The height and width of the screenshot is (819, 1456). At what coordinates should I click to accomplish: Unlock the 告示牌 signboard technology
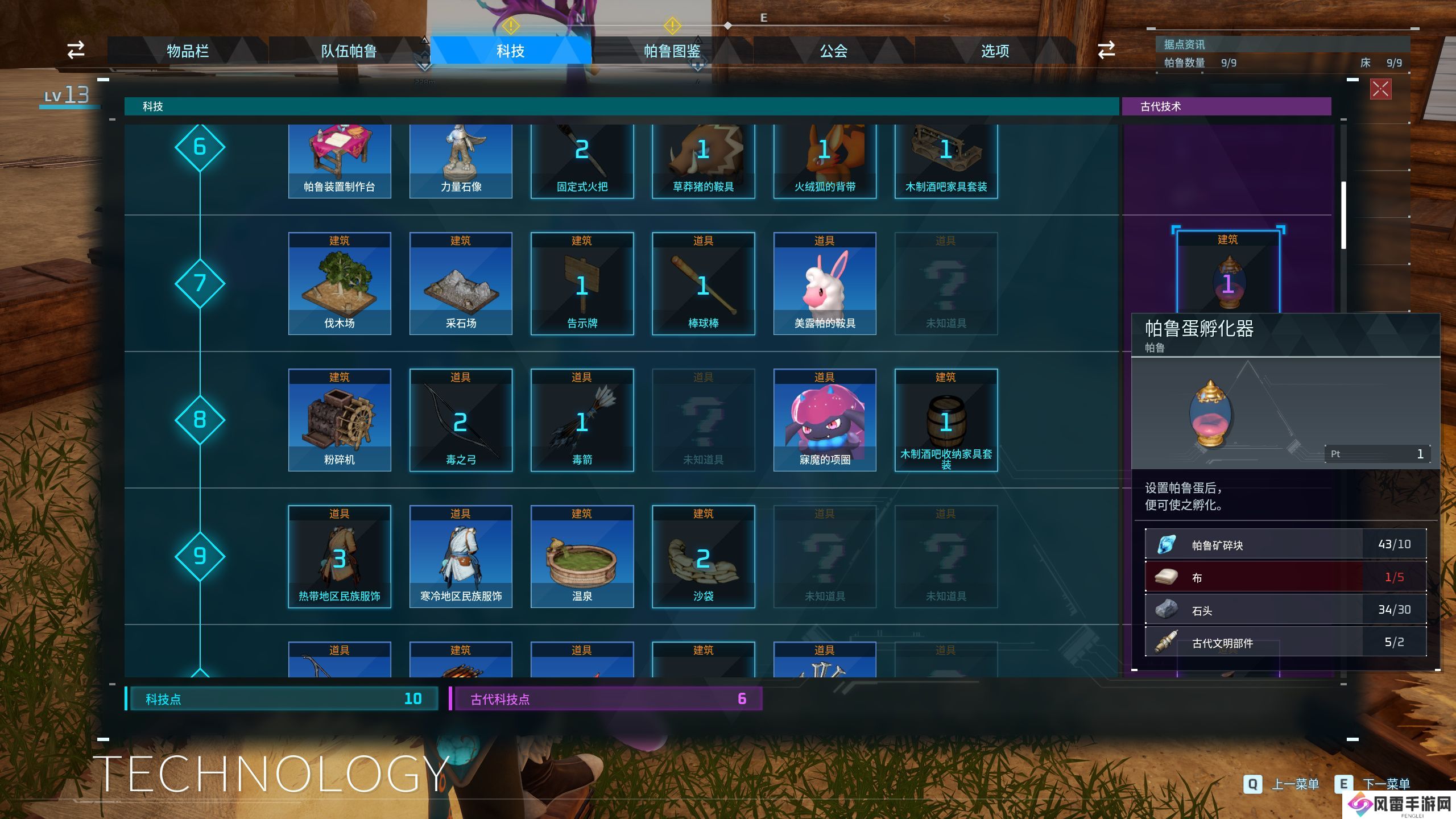582,283
